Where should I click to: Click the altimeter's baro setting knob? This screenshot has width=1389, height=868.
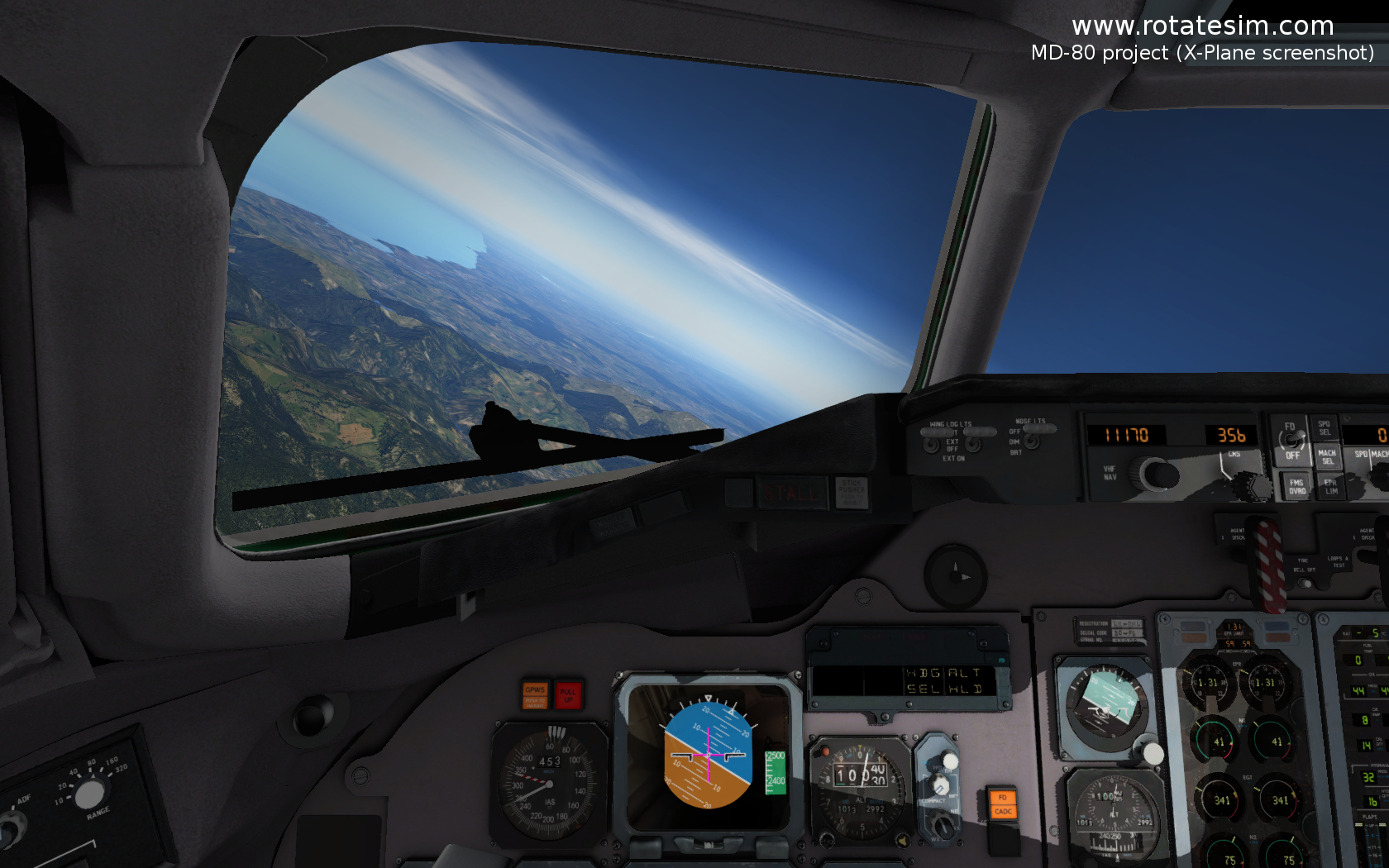(826, 839)
